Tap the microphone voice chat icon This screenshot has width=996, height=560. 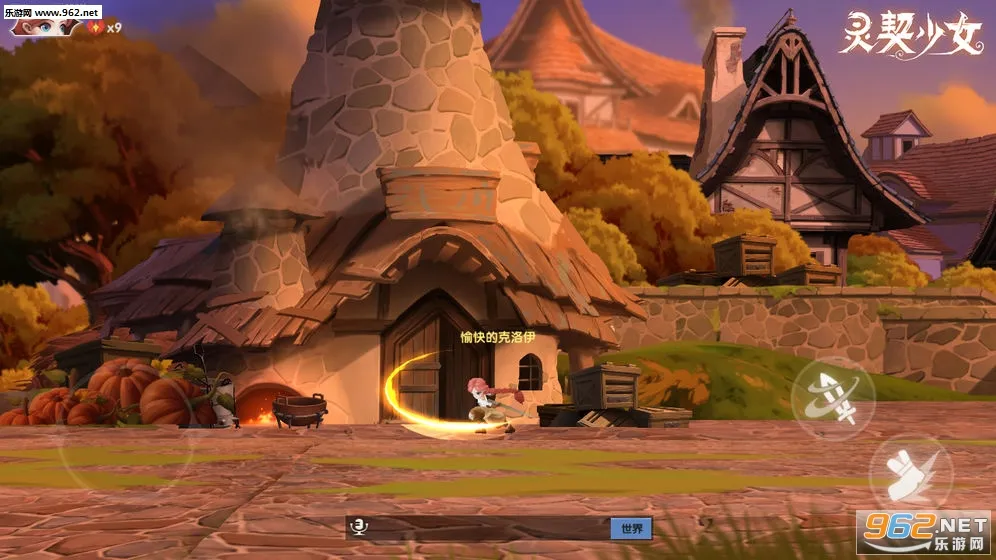[x=358, y=528]
